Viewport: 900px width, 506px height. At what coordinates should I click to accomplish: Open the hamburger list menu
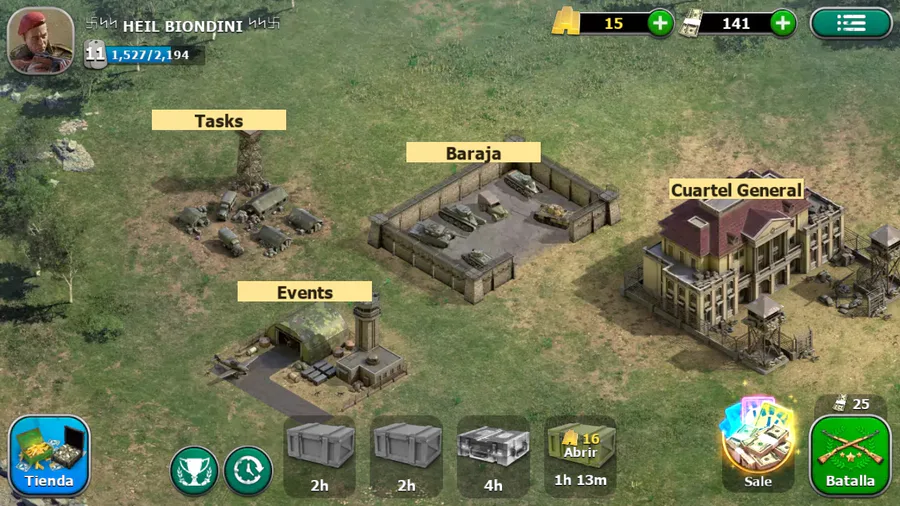point(850,23)
